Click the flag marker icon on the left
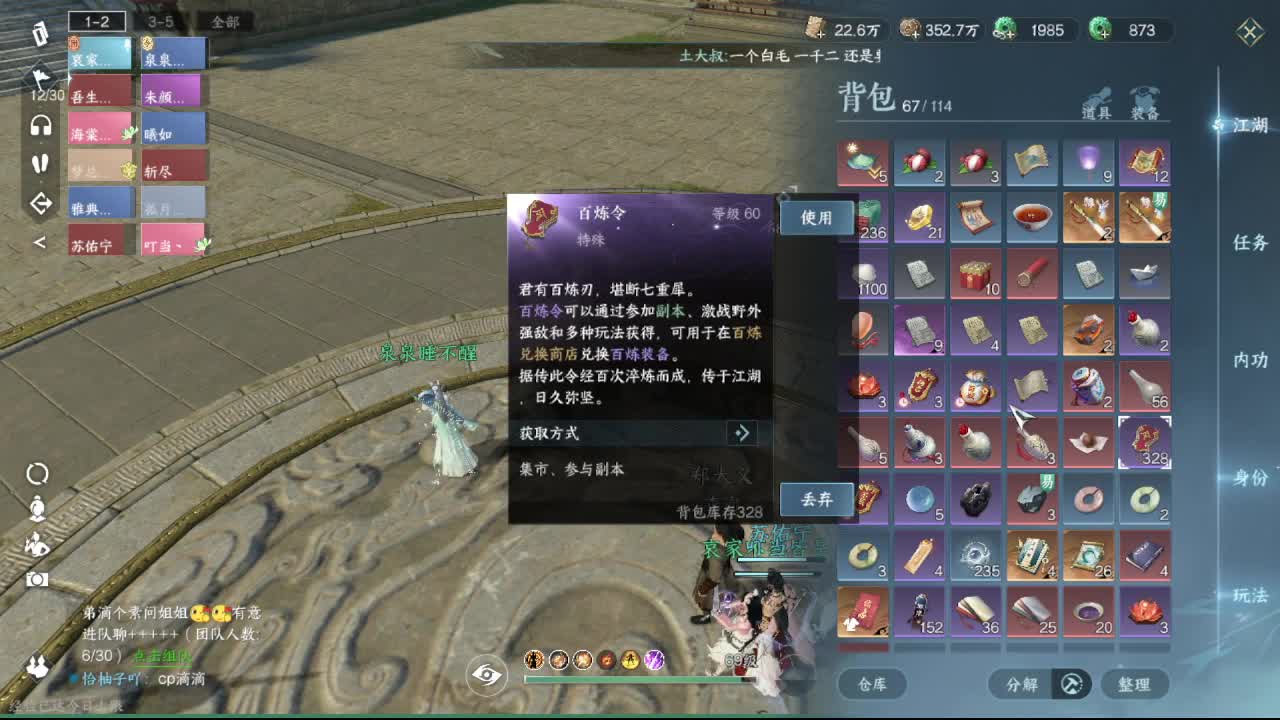Image resolution: width=1280 pixels, height=720 pixels. (x=41, y=78)
